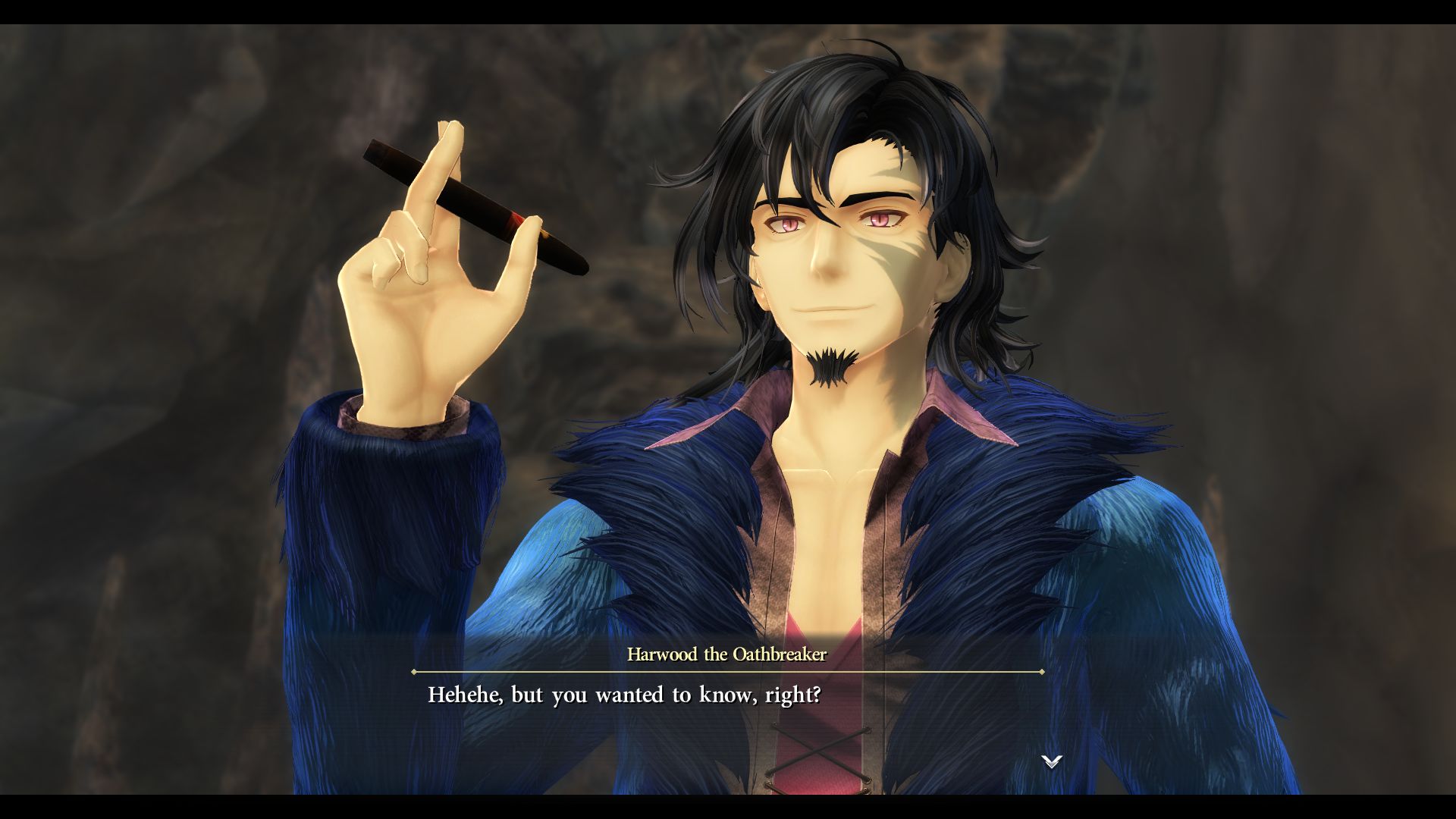Image resolution: width=1456 pixels, height=819 pixels.
Task: Advance dialogue with the down-arrow indicator
Action: tap(1051, 761)
